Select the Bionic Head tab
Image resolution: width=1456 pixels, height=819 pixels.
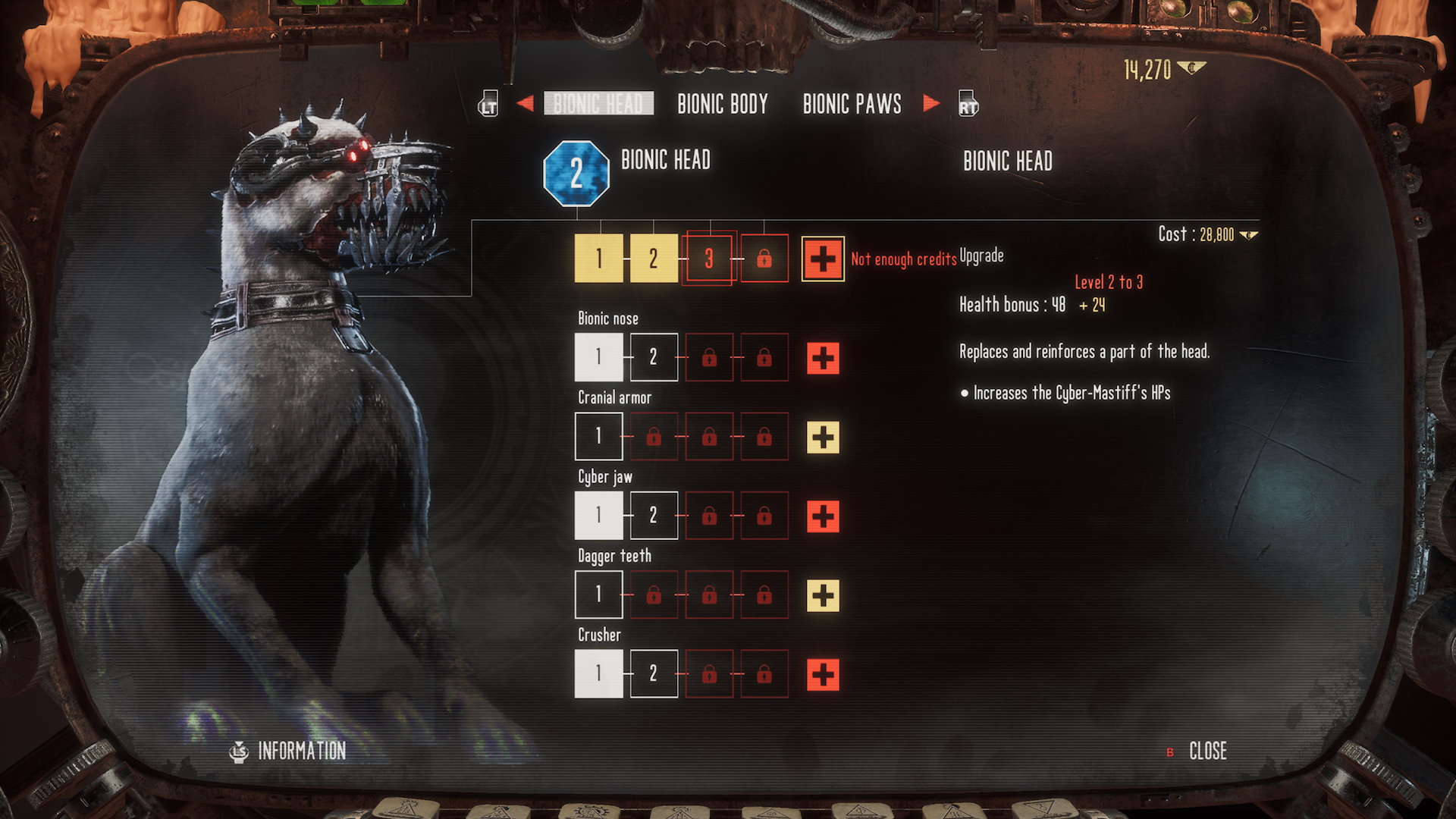pos(598,104)
